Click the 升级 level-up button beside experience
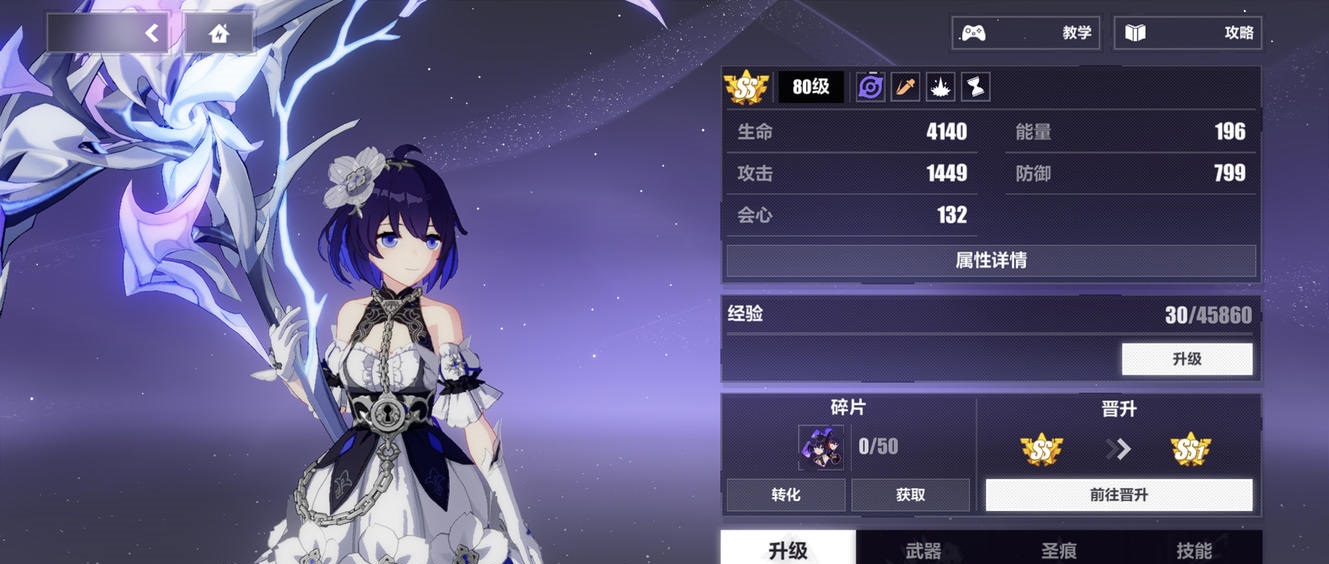This screenshot has height=564, width=1329. click(1187, 359)
